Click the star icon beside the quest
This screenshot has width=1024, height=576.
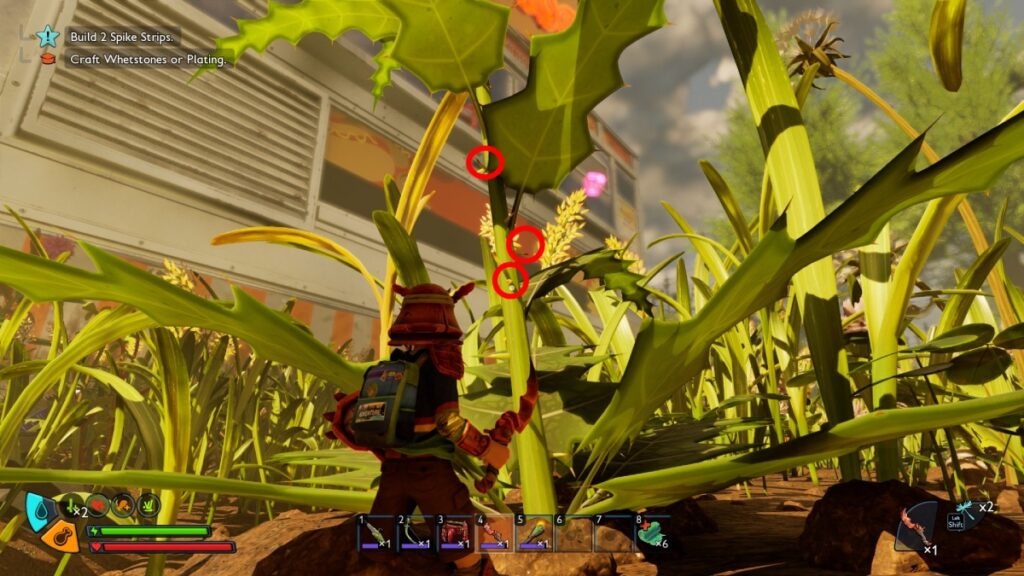(47, 37)
